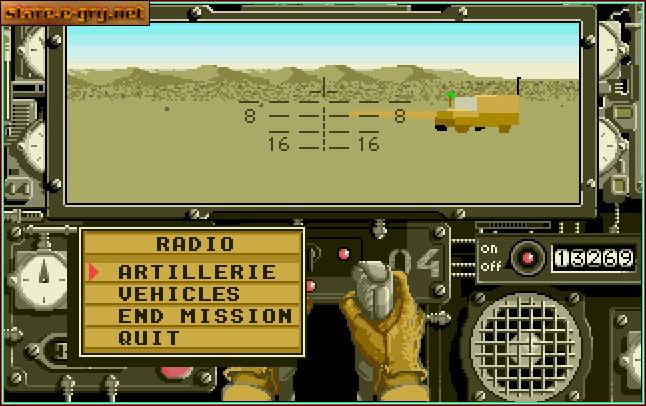
Task: Select ARTILLERIE in the radio menu
Action: (196, 271)
